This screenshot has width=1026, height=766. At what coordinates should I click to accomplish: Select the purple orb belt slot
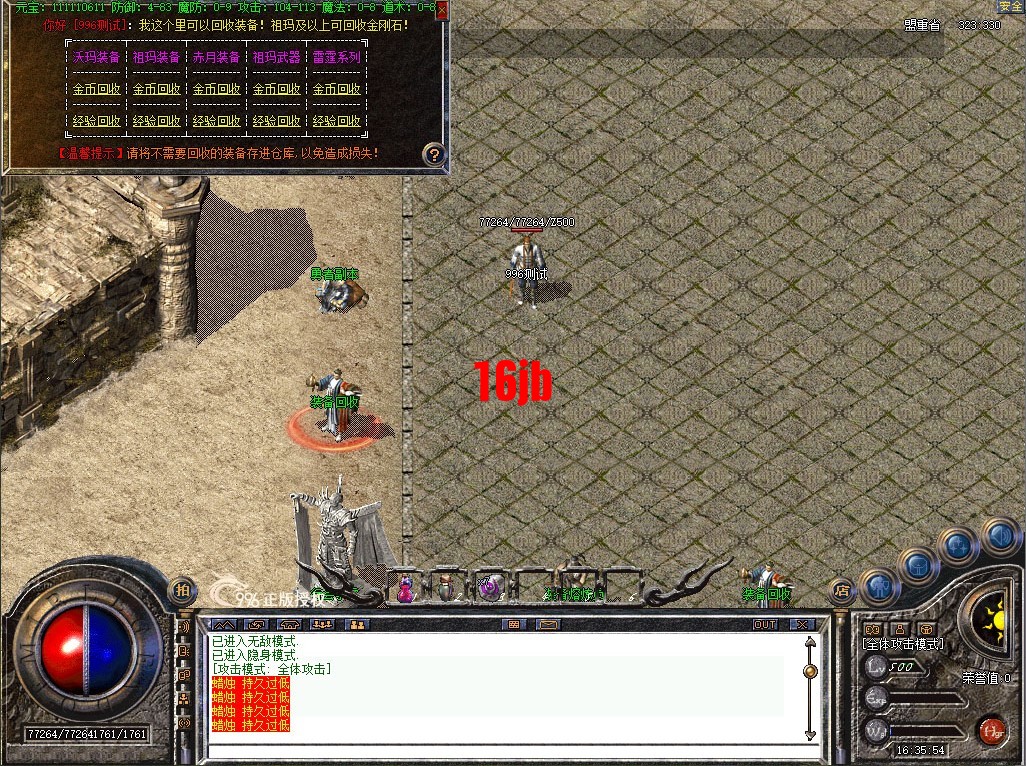[x=489, y=587]
